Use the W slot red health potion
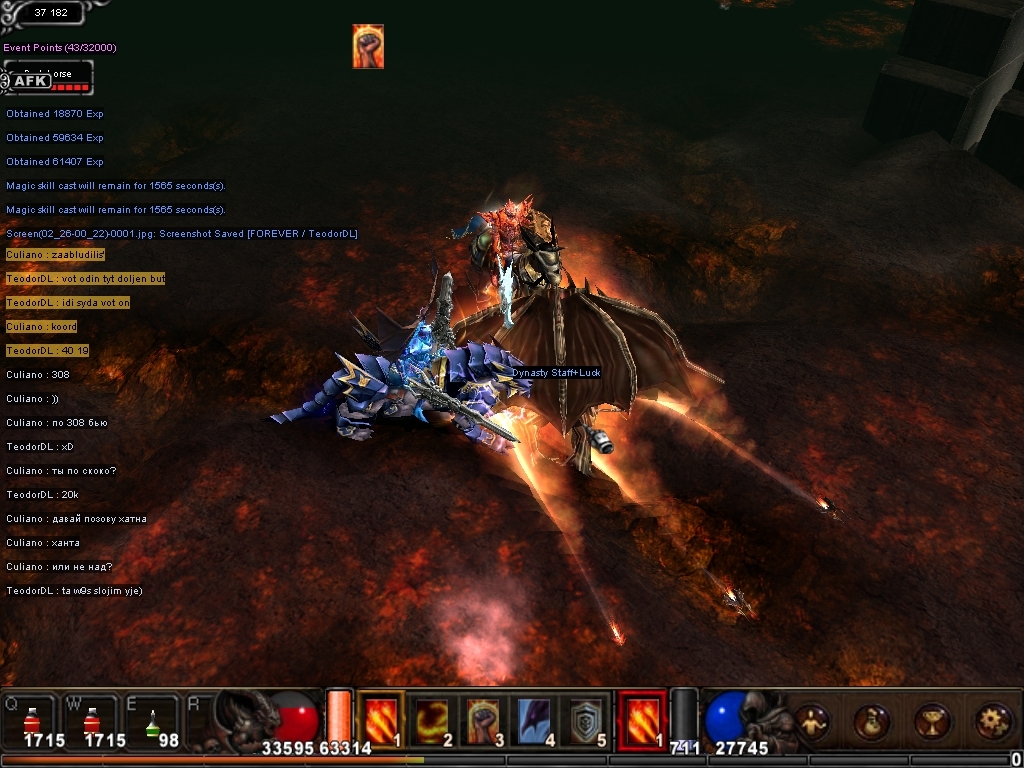 point(92,720)
